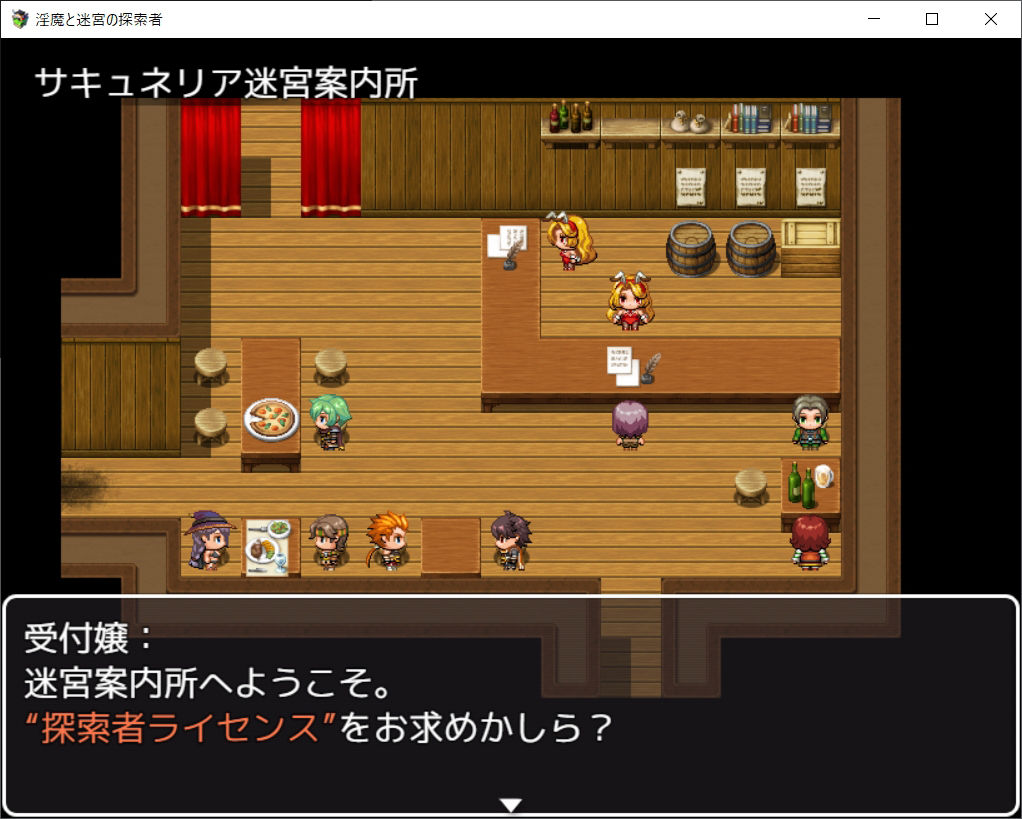This screenshot has width=1022, height=819.
Task: Maximize the game window
Action: pos(932,19)
